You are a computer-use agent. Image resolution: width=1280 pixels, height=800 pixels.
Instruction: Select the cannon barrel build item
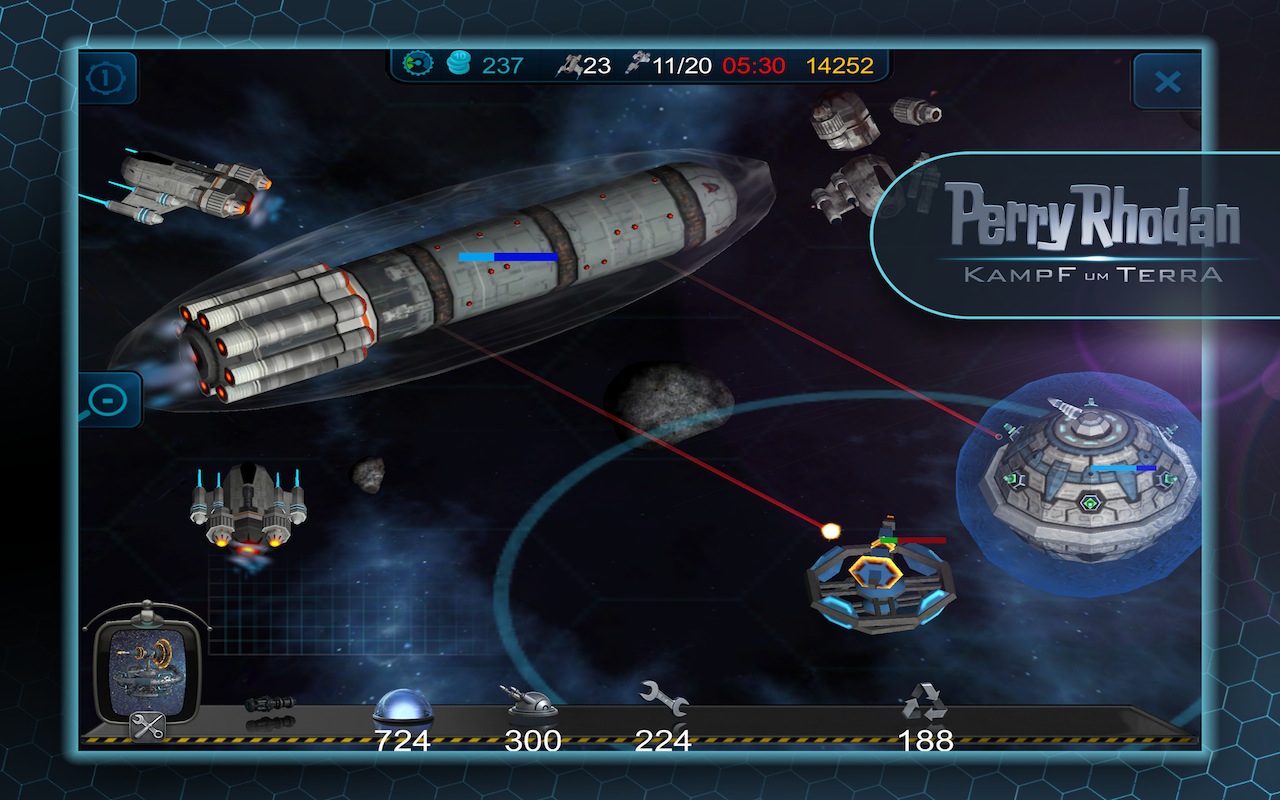(270, 704)
